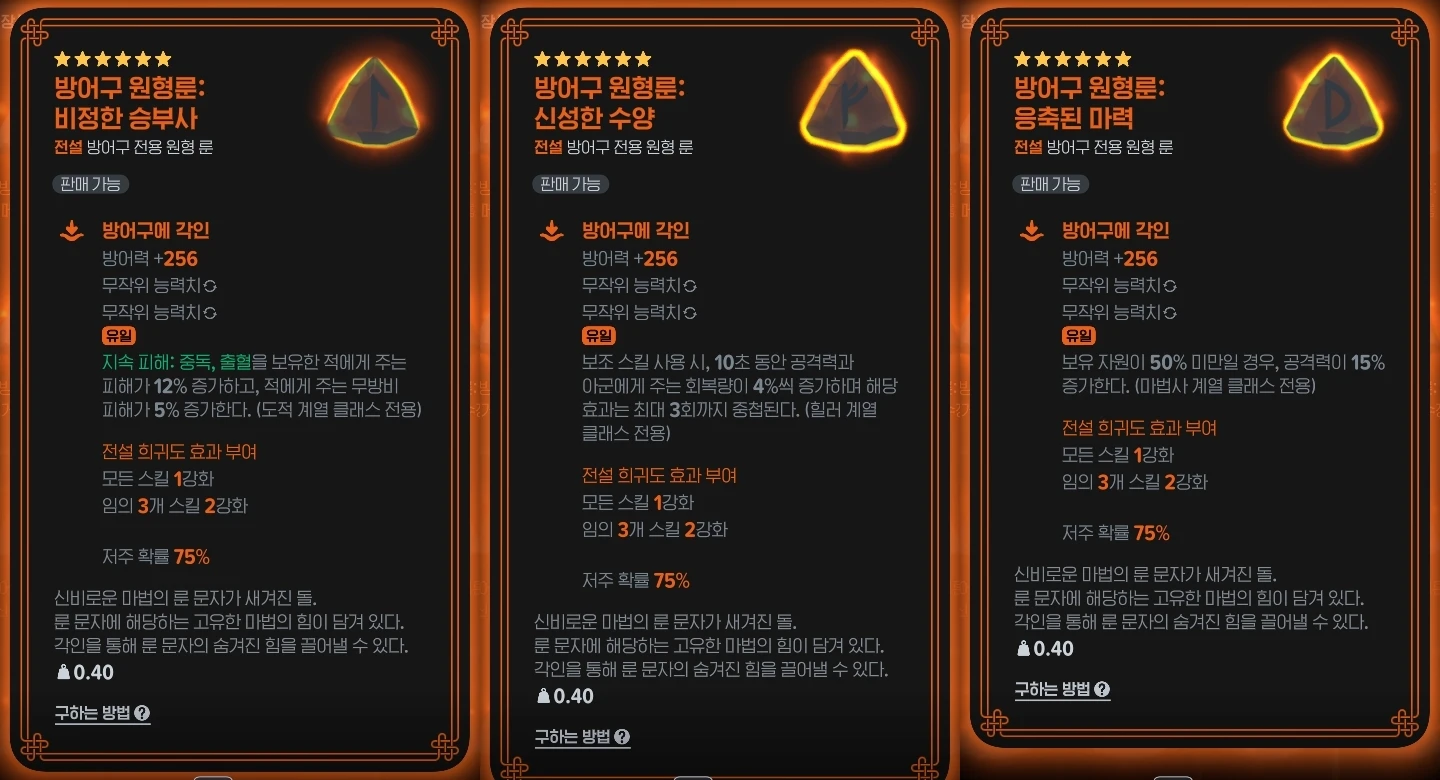The image size is (1440, 780).
Task: Click the 판매 가능 badge on the left card
Action: click(90, 184)
